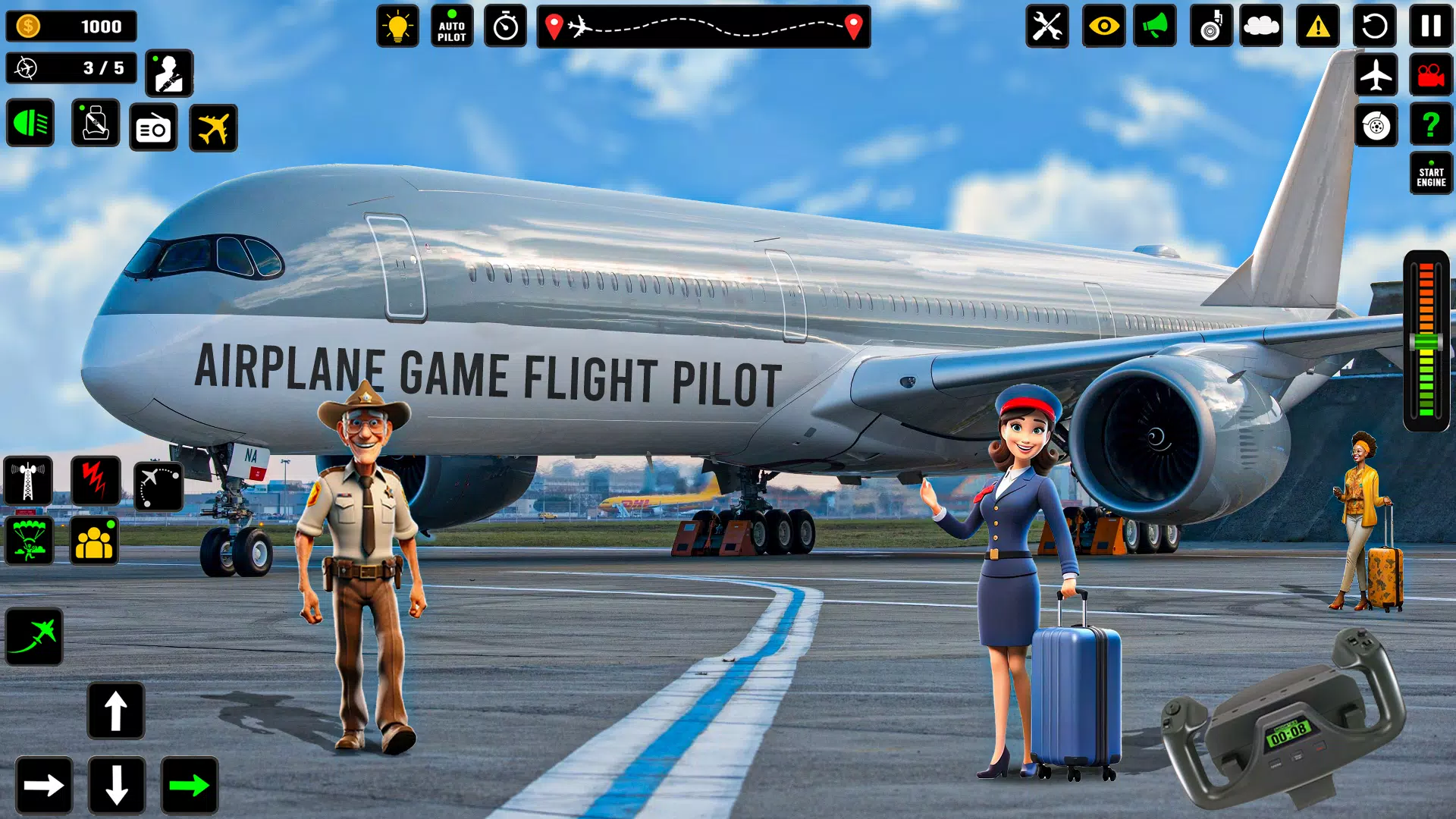Viewport: 1456px width, 819px height.
Task: Open the repair tools menu
Action: click(1047, 27)
